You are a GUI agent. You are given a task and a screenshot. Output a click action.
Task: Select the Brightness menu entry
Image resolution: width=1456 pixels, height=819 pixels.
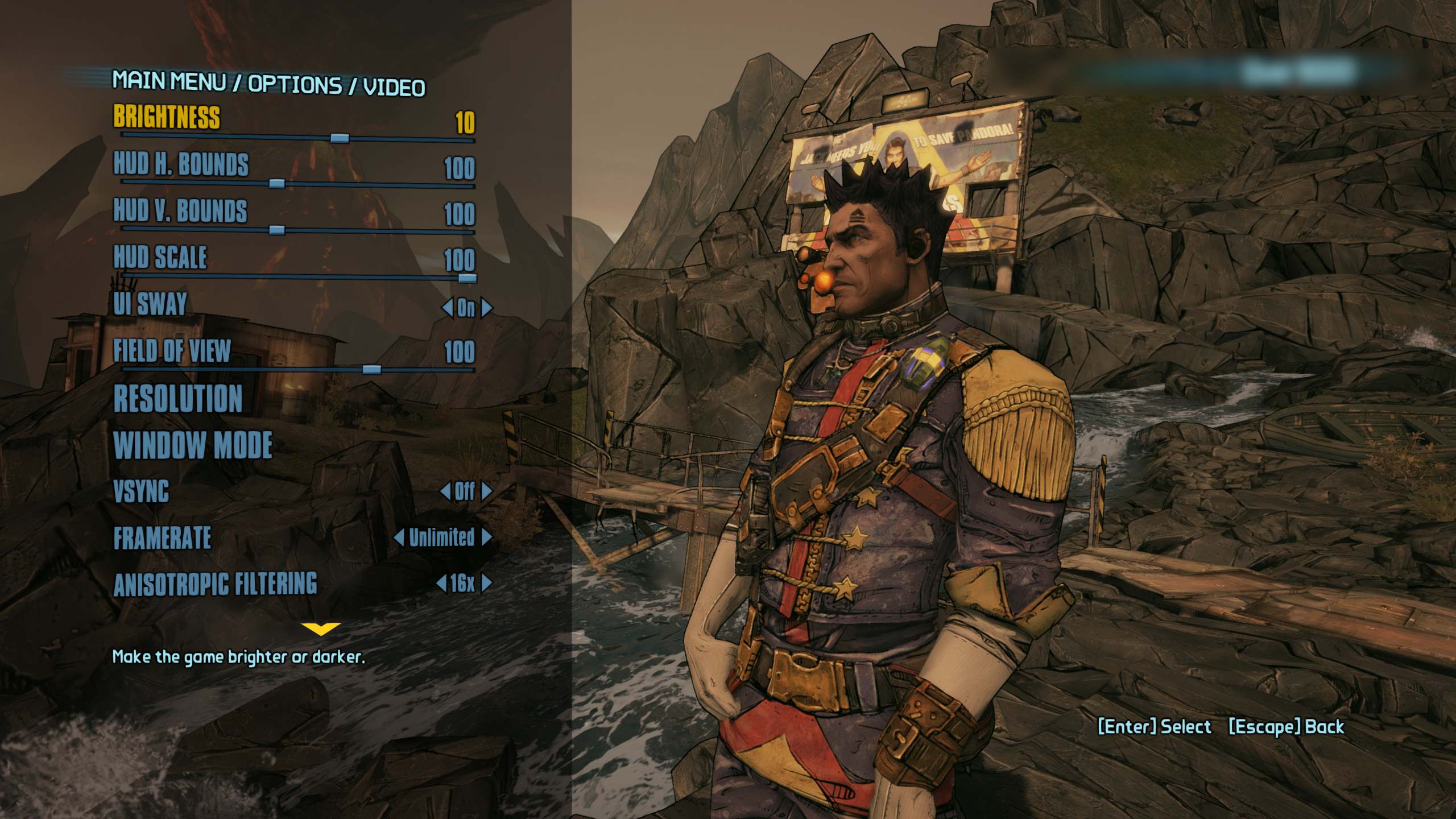point(167,117)
